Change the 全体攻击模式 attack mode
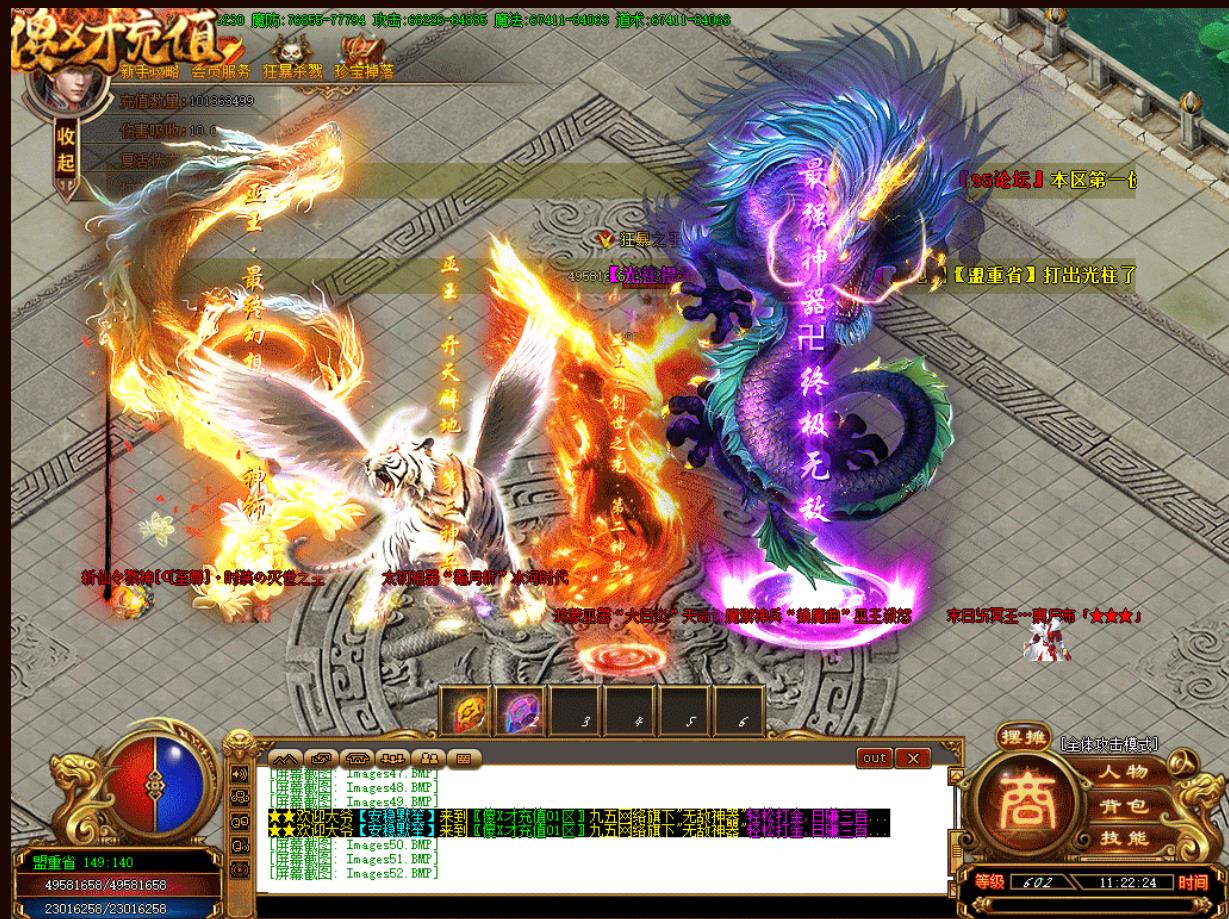This screenshot has width=1229, height=919. coord(1109,744)
